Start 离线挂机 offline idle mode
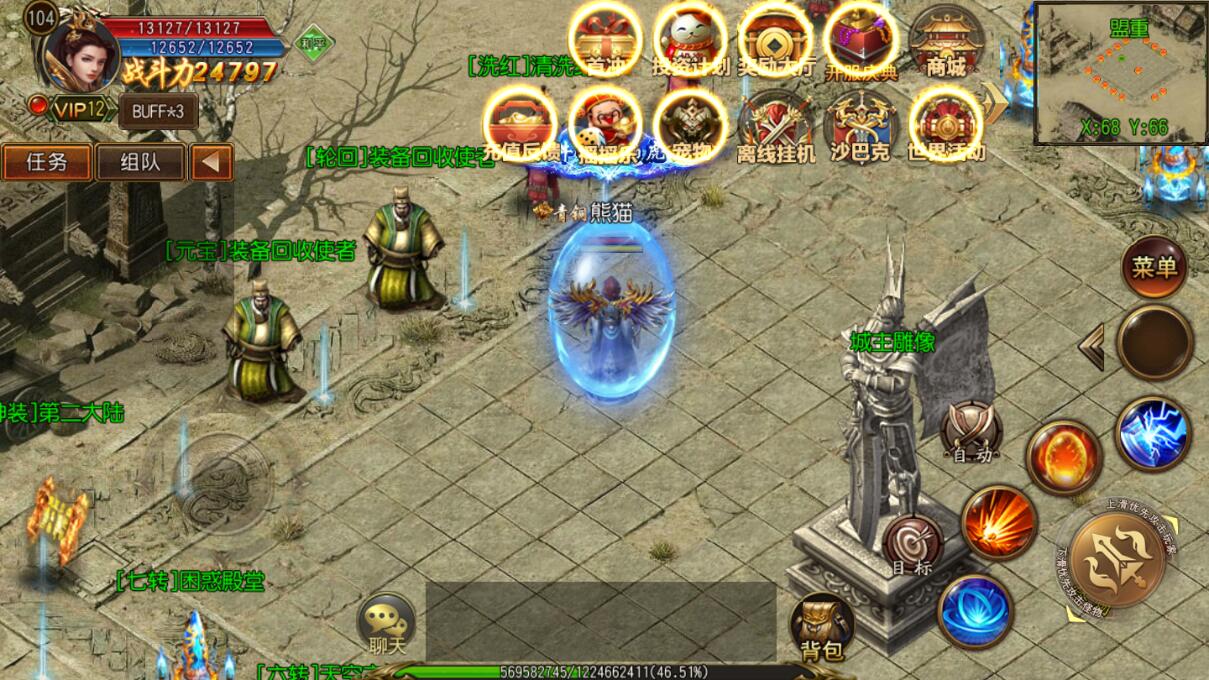Image resolution: width=1209 pixels, height=680 pixels. tap(775, 126)
